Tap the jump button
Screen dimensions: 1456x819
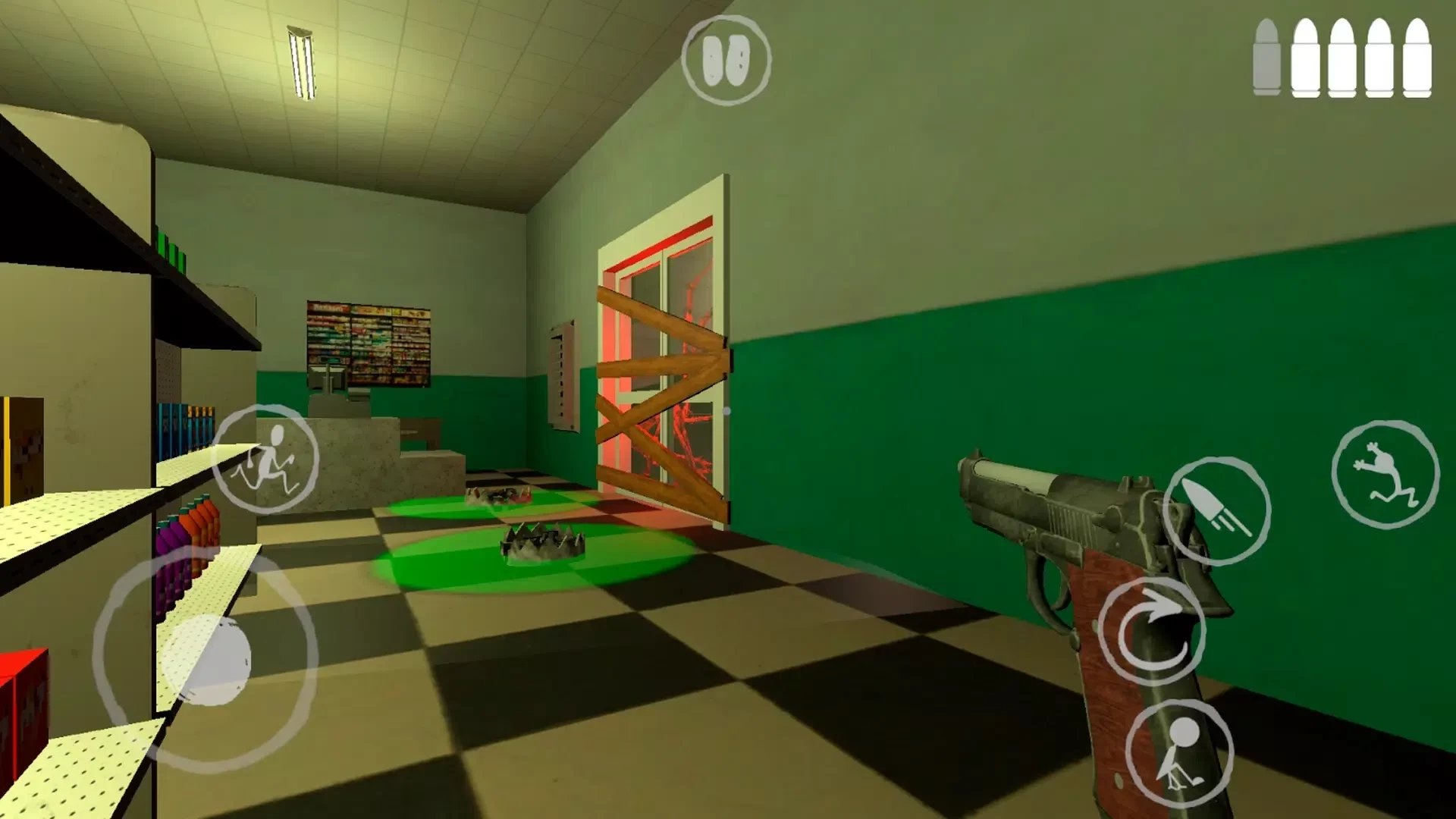click(x=1385, y=474)
